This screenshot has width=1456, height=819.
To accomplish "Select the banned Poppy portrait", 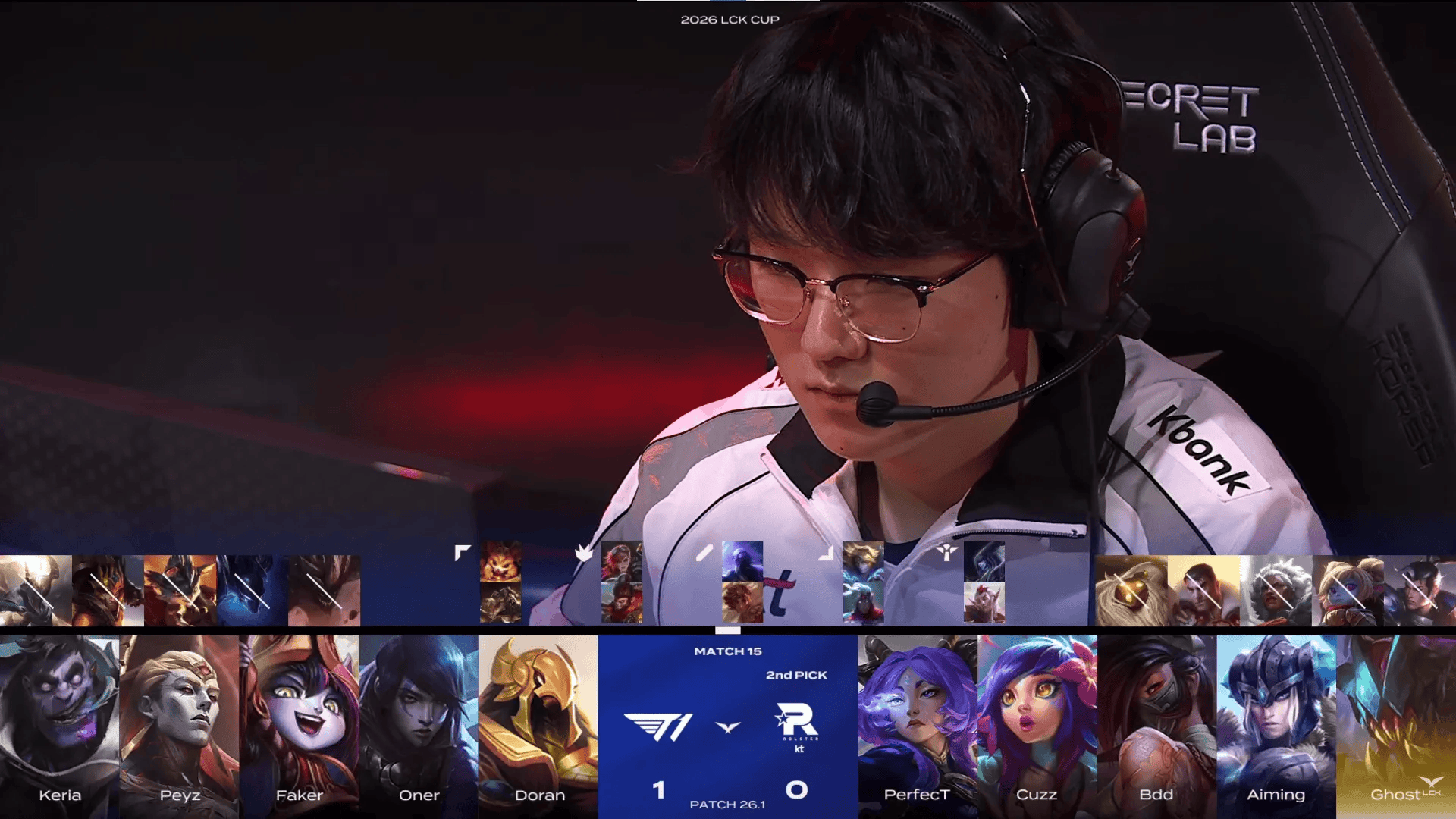I will tap(1348, 591).
